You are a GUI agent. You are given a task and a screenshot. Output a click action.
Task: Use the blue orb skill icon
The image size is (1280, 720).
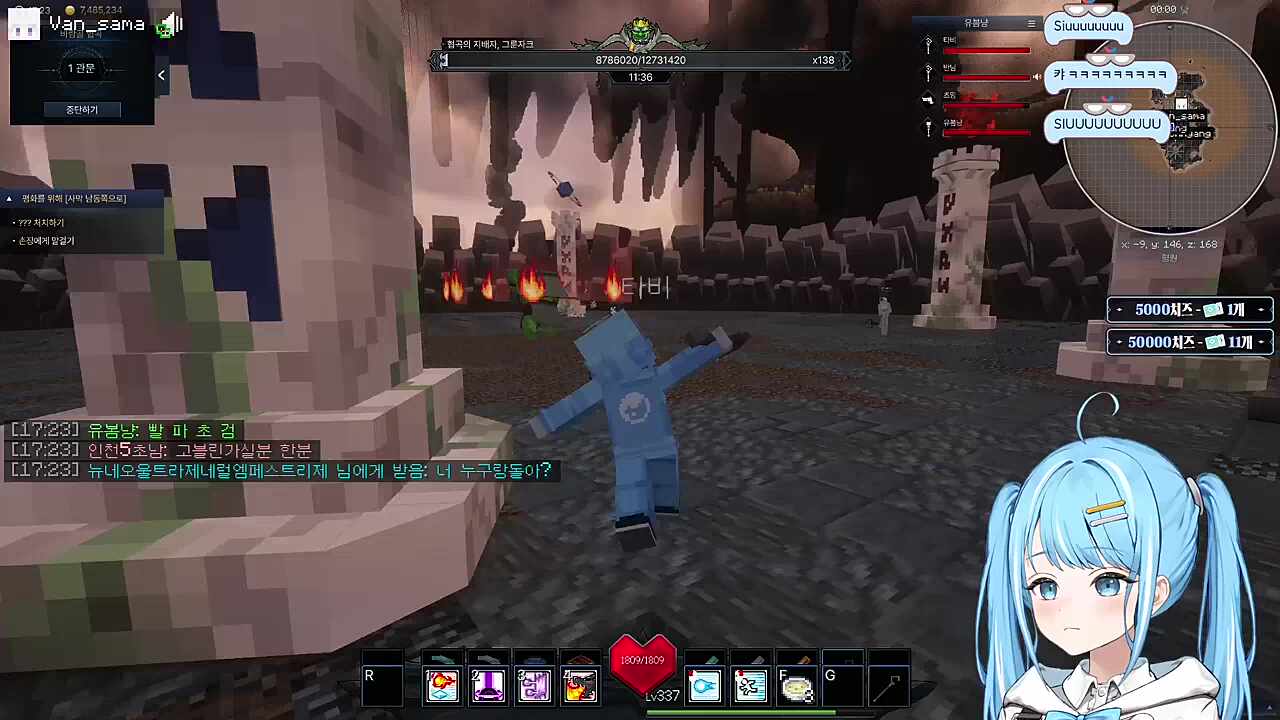(705, 686)
